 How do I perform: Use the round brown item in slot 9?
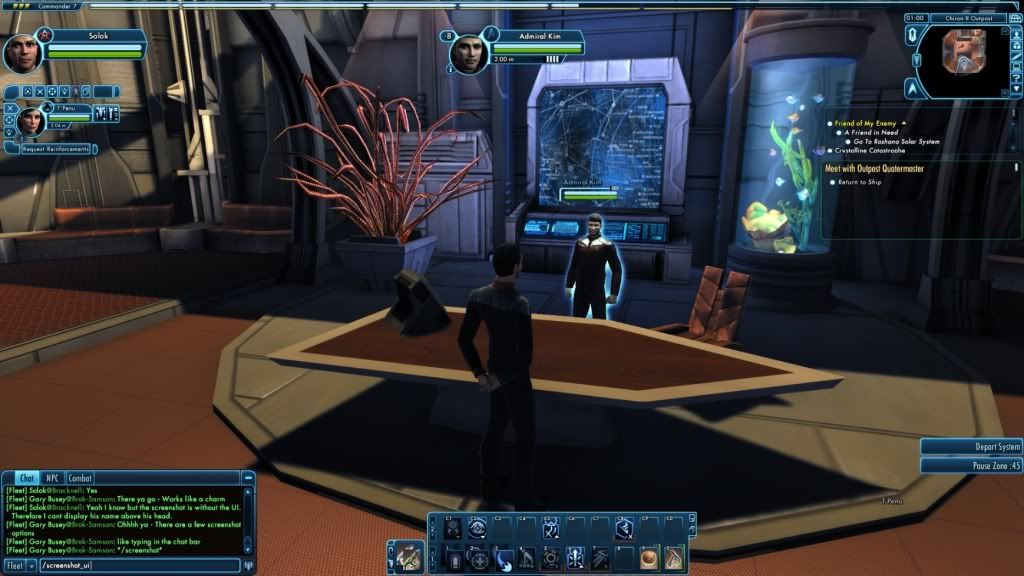648,557
